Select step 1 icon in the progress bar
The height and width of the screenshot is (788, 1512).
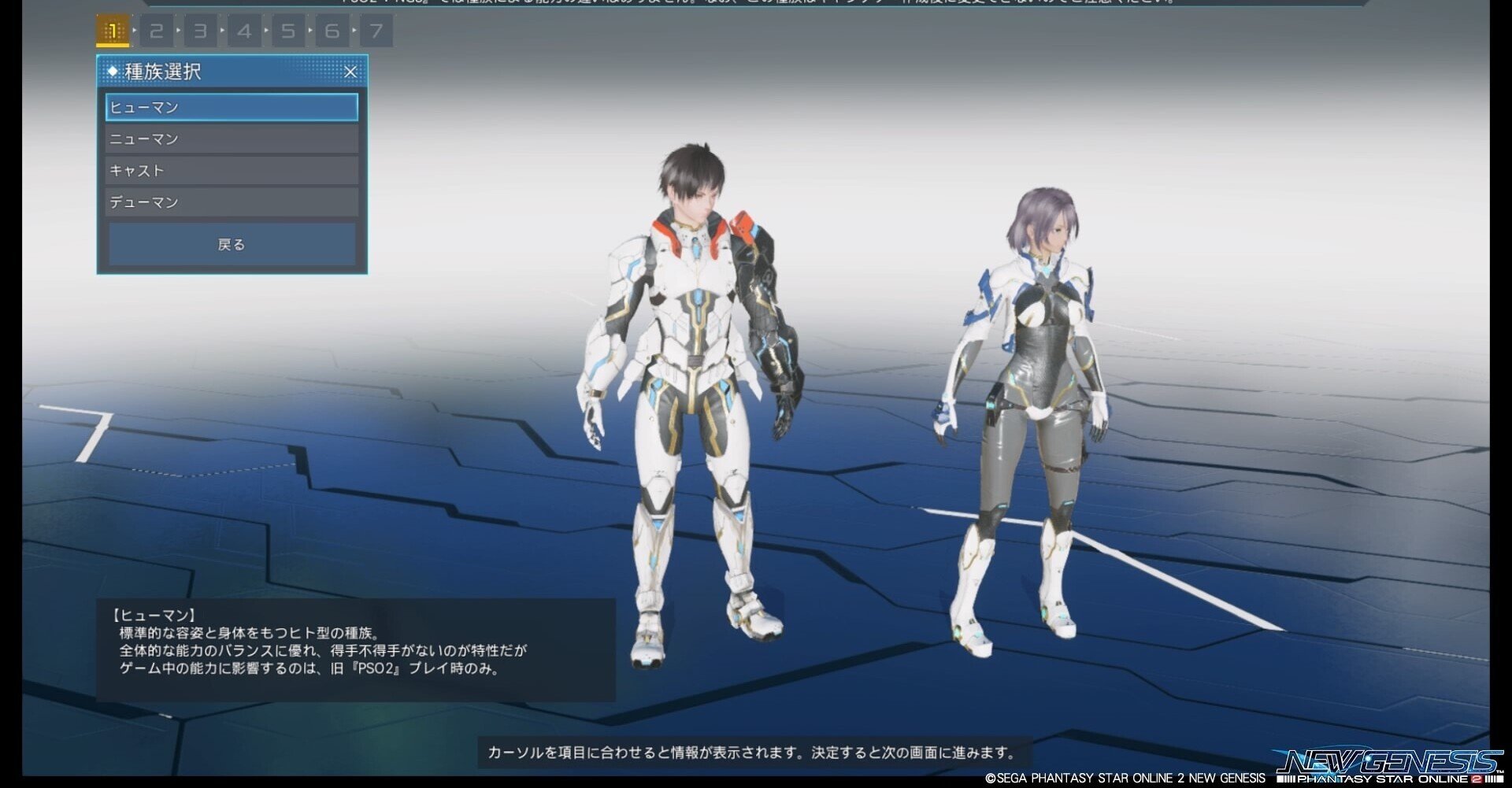click(x=113, y=31)
